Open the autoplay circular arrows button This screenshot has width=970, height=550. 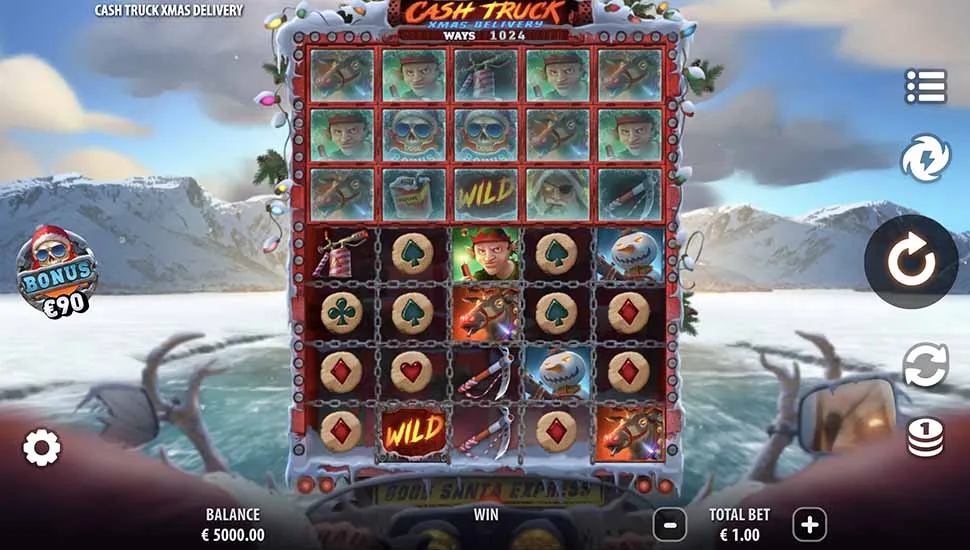click(x=925, y=365)
